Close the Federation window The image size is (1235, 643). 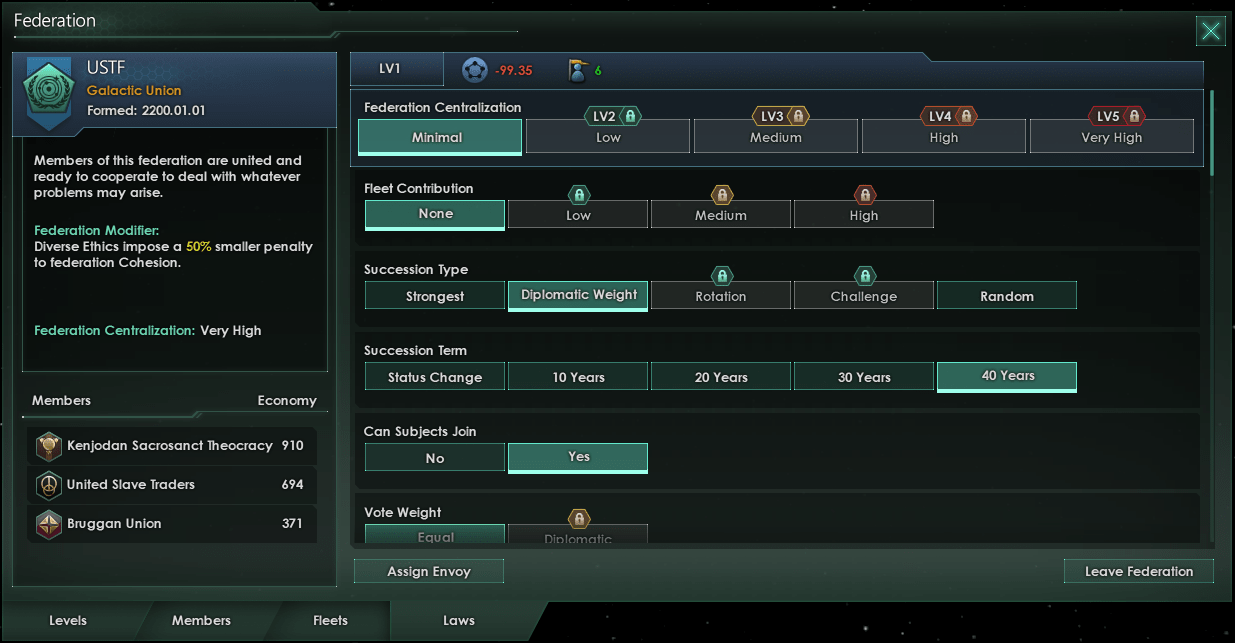(x=1210, y=31)
